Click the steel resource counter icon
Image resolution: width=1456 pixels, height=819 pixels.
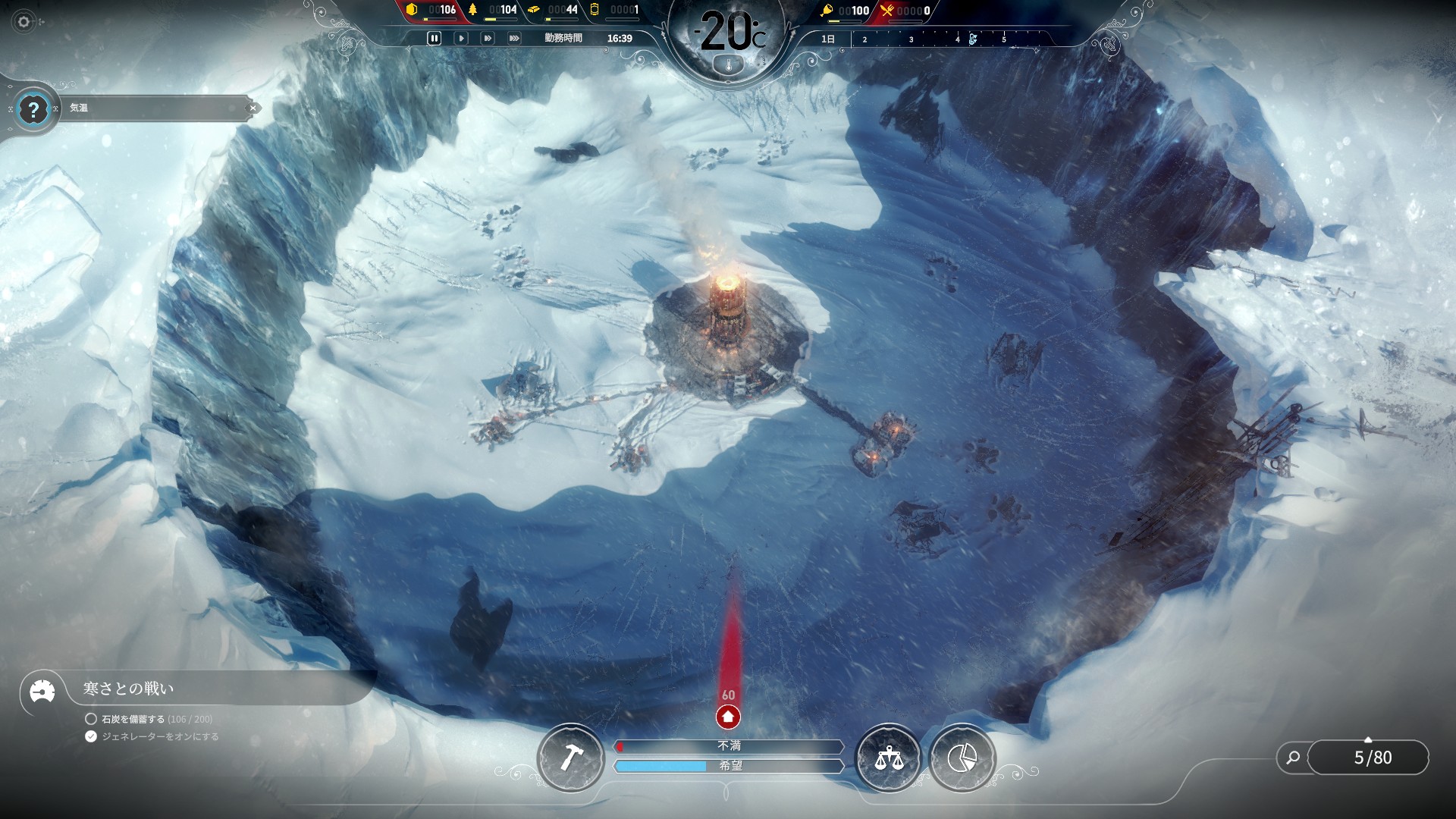click(x=534, y=10)
